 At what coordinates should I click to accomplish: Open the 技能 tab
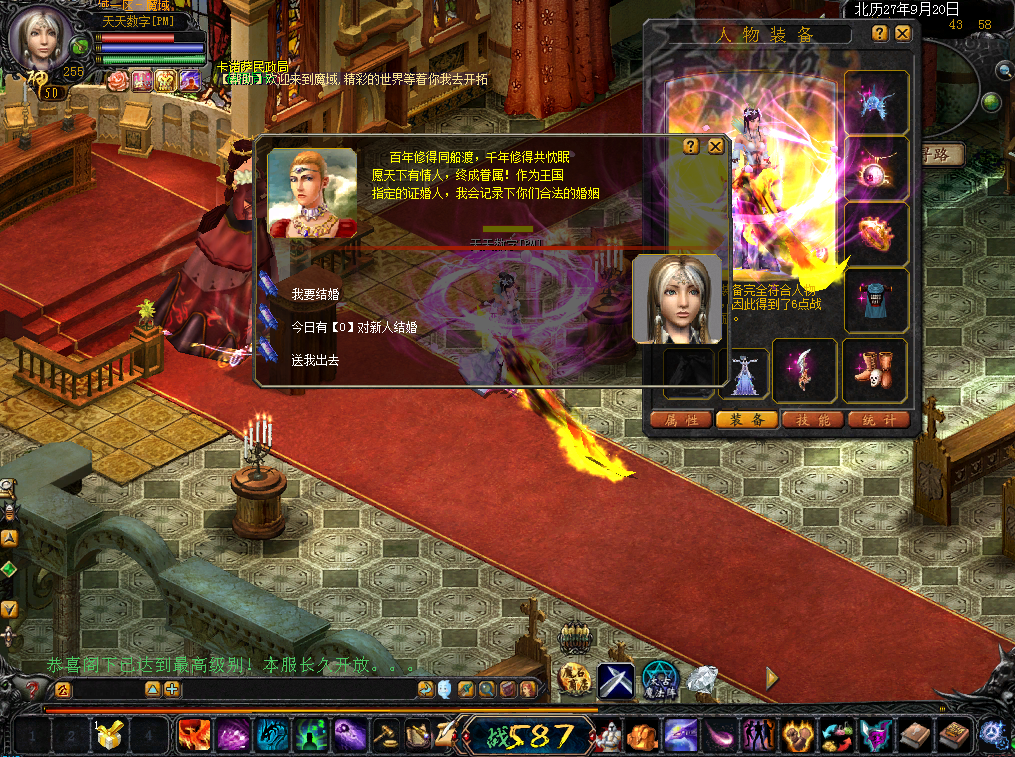pyautogui.click(x=812, y=420)
